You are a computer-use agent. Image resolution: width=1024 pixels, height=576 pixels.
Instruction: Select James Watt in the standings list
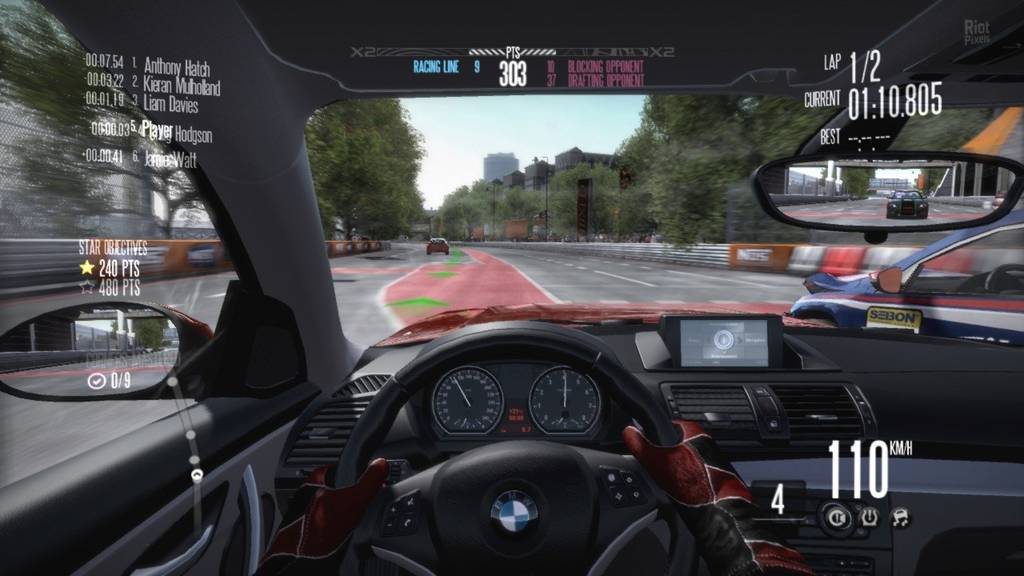(x=170, y=159)
